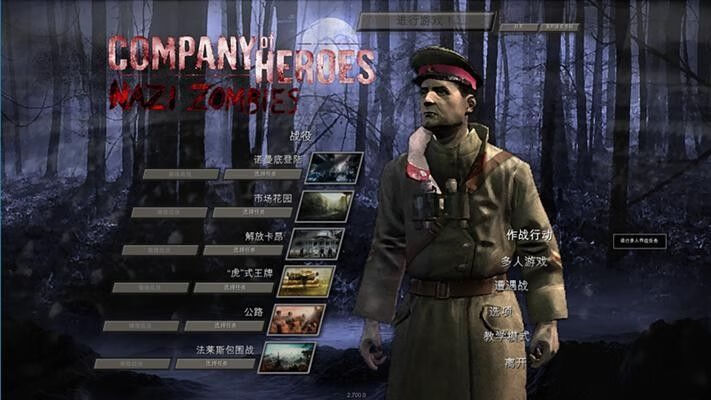This screenshot has width=711, height=400.
Task: Select the "虎"式王牌 campaign thumbnail
Action: point(305,281)
